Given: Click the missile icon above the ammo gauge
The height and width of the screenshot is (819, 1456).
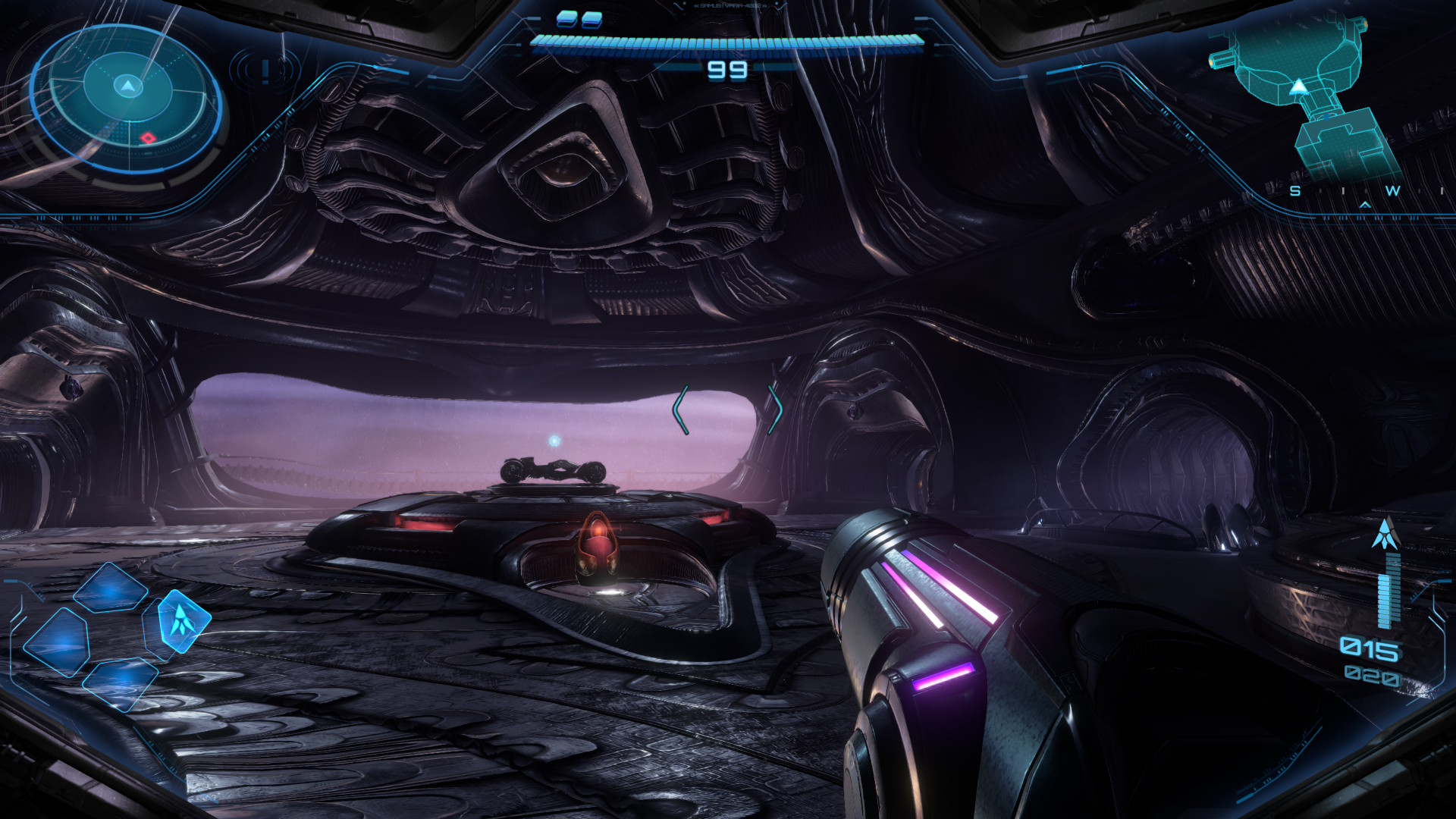Looking at the screenshot, I should point(1385,534).
